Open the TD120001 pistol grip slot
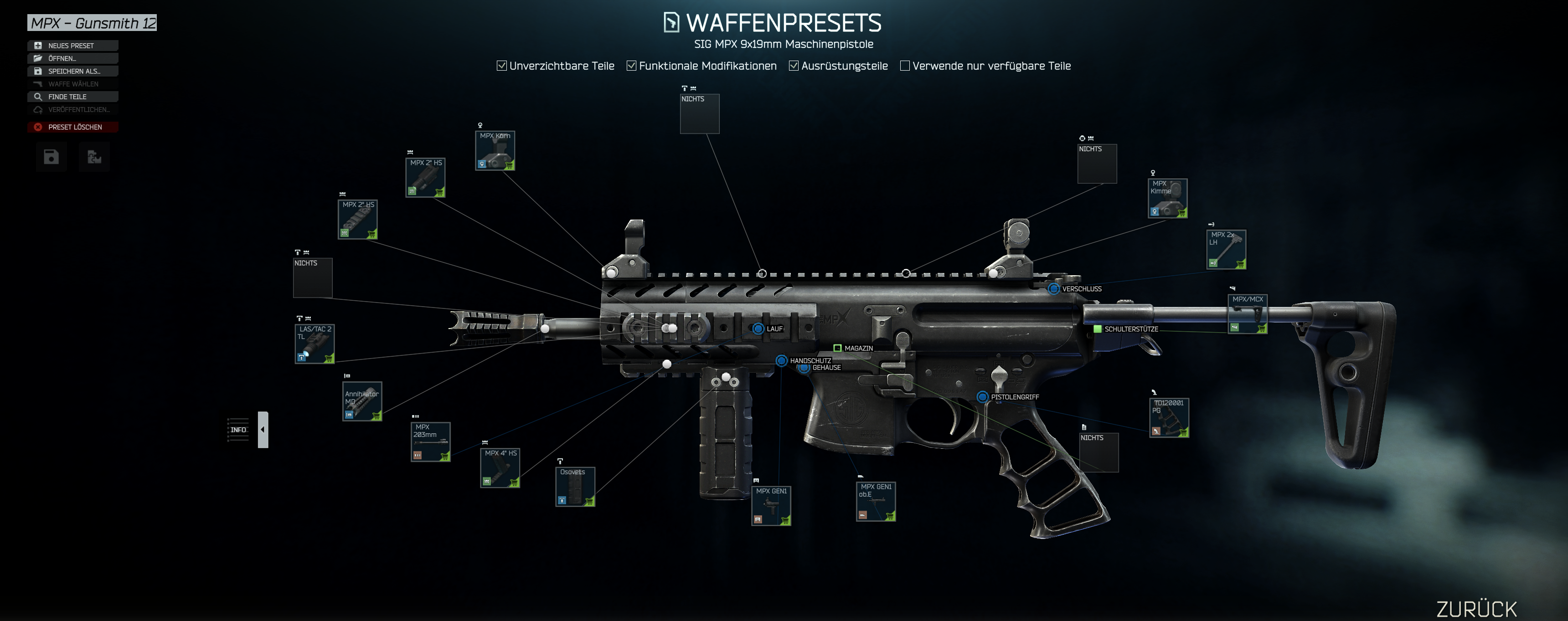The width and height of the screenshot is (1568, 621). point(1169,418)
